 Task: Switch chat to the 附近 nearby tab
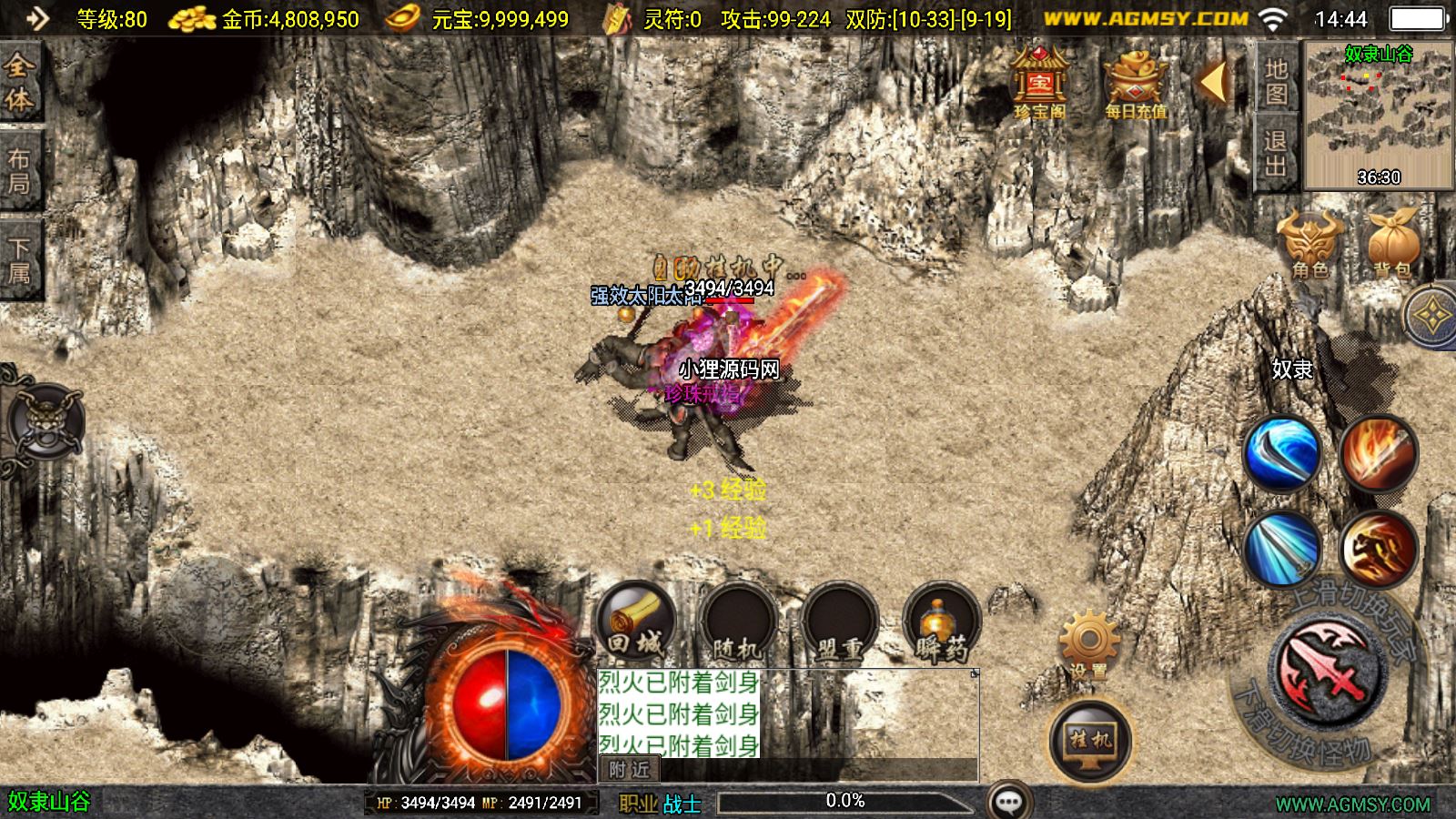630,770
